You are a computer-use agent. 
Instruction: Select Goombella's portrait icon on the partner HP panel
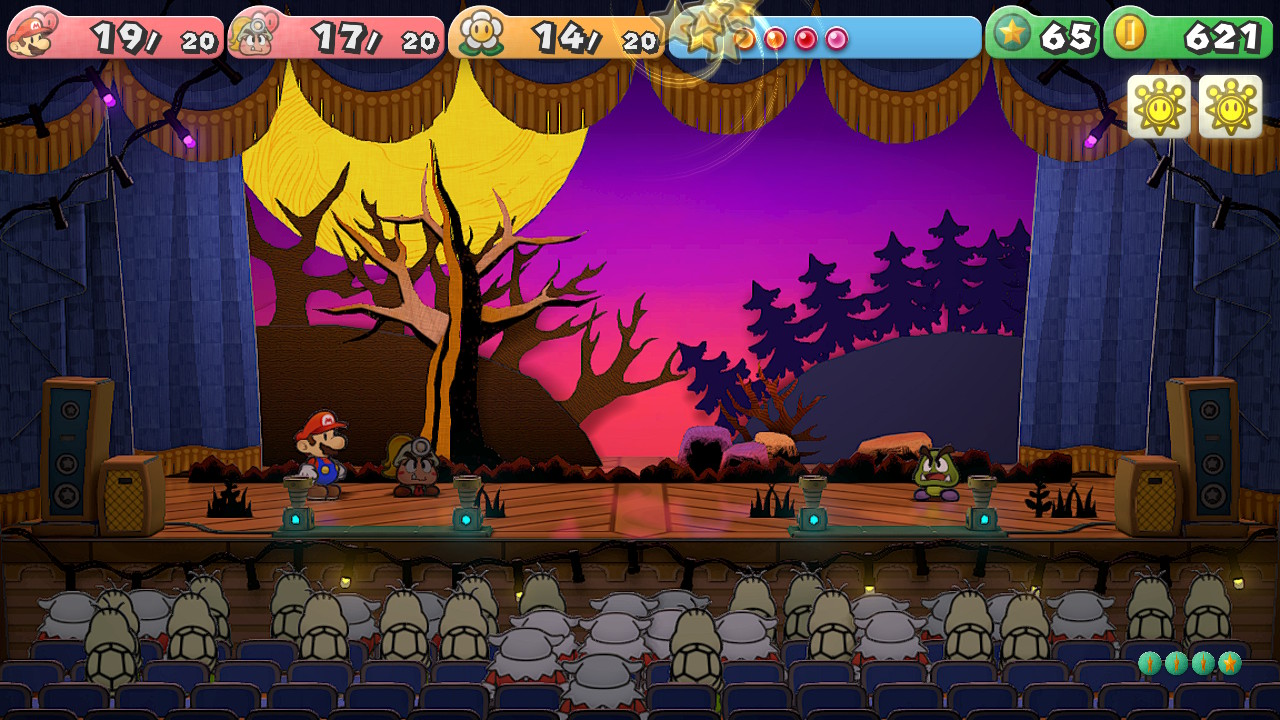click(x=253, y=35)
